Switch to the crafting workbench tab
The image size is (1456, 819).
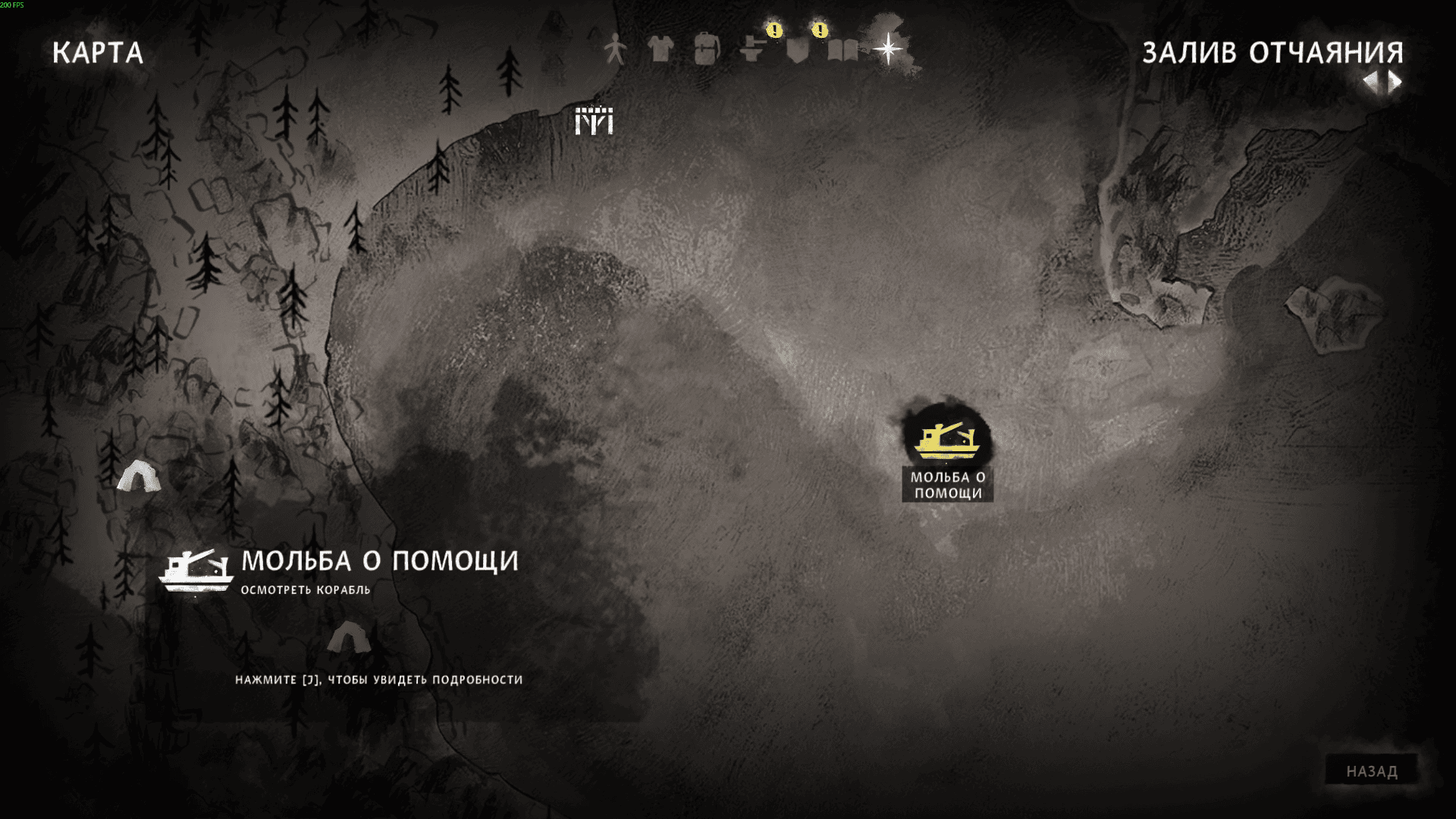pyautogui.click(x=752, y=50)
